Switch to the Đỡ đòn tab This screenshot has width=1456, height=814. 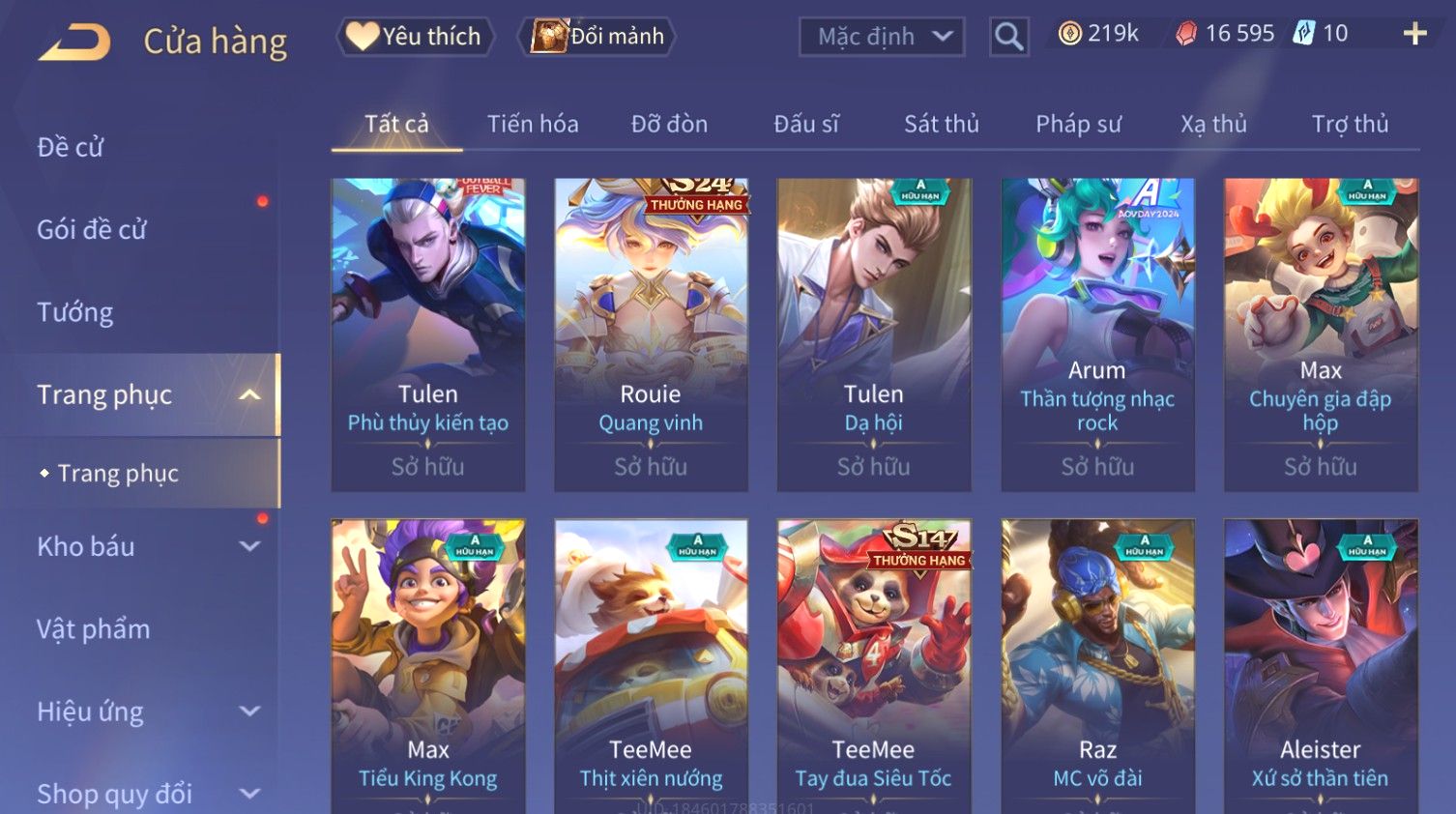(x=669, y=124)
